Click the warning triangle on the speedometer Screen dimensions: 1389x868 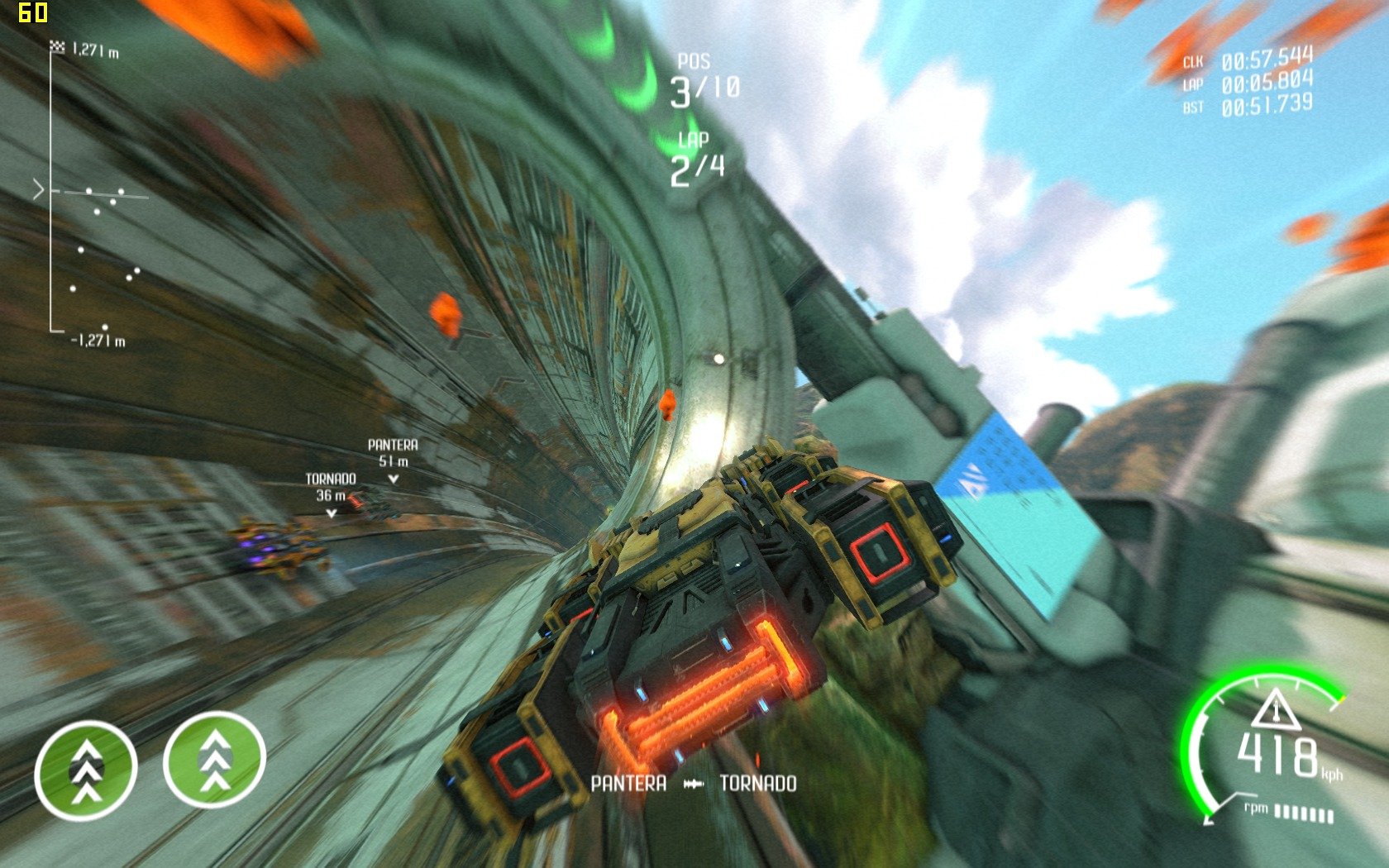(1276, 710)
